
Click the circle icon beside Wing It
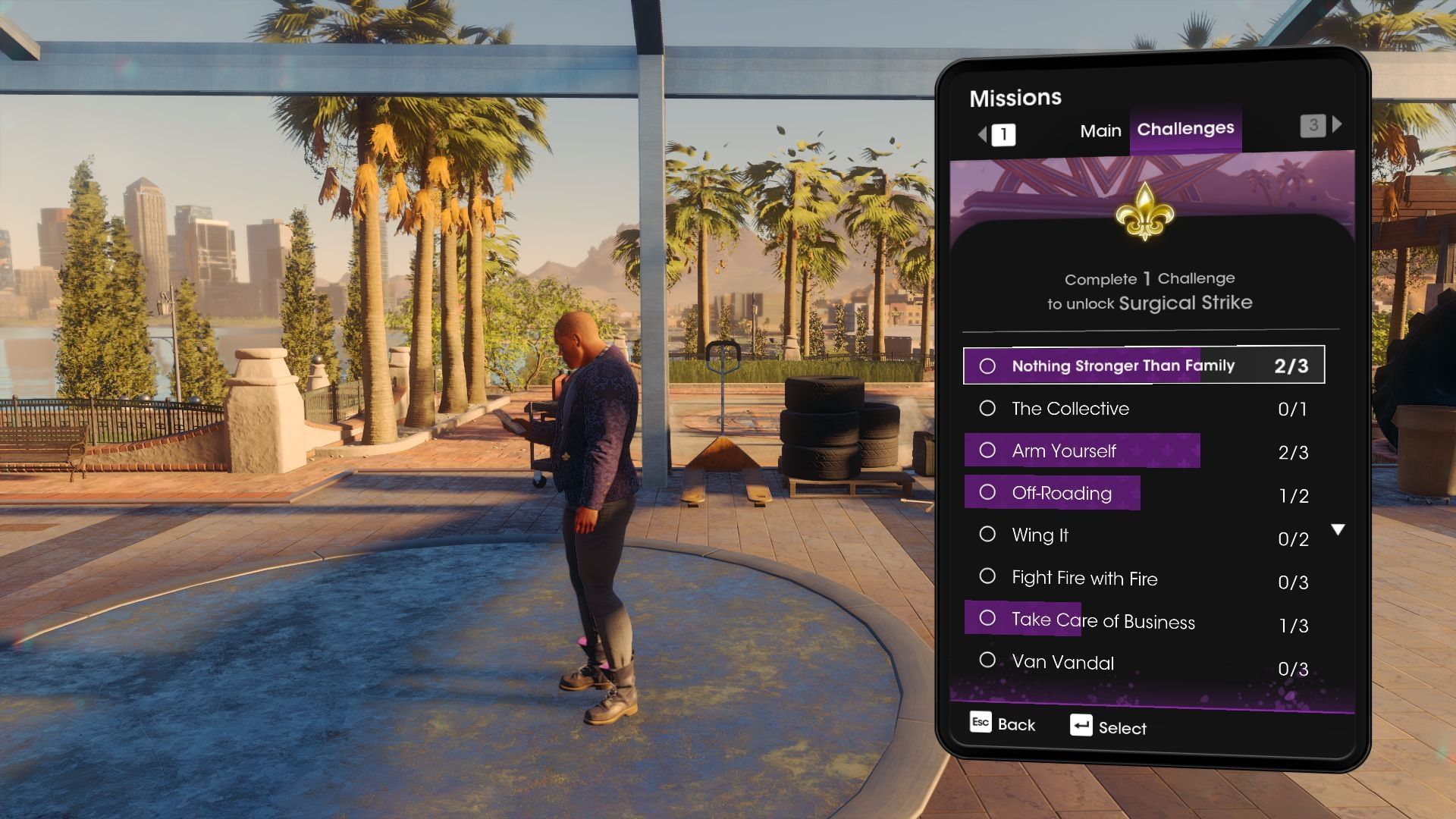tap(988, 534)
